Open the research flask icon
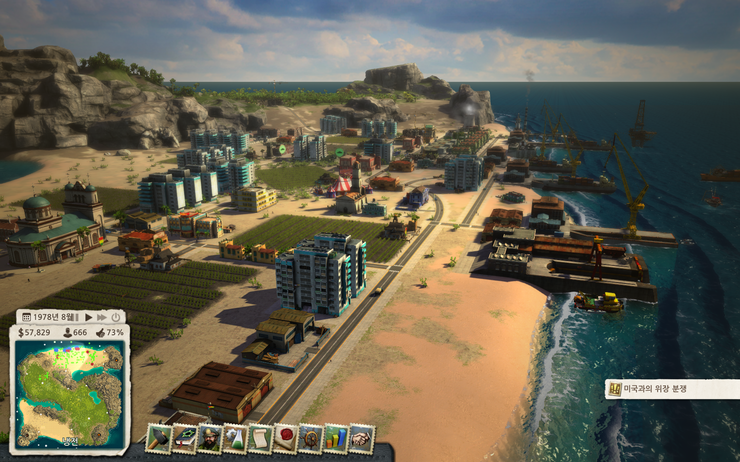Viewport: 740px width, 462px height. (235, 438)
